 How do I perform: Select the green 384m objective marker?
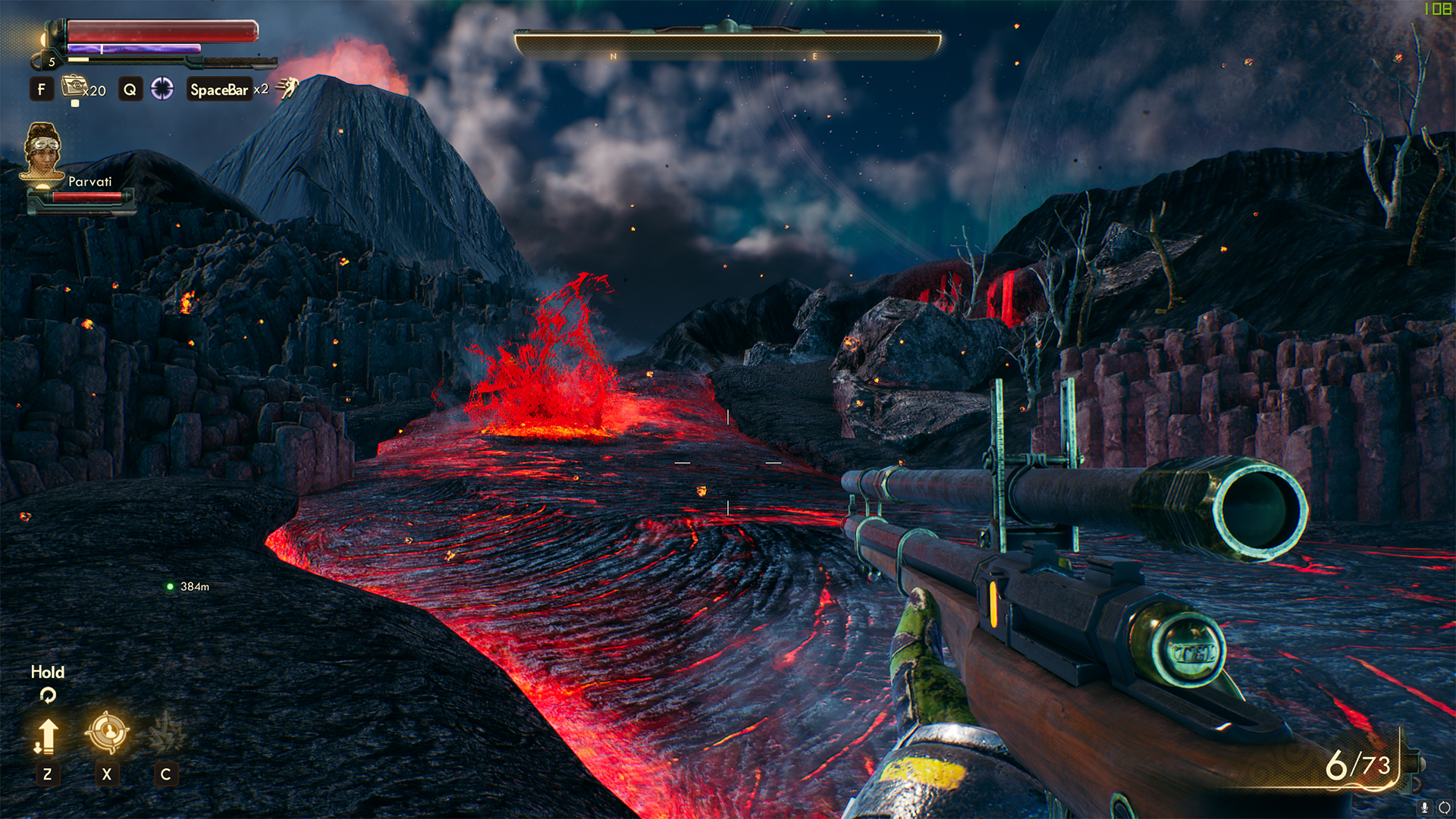tap(171, 586)
